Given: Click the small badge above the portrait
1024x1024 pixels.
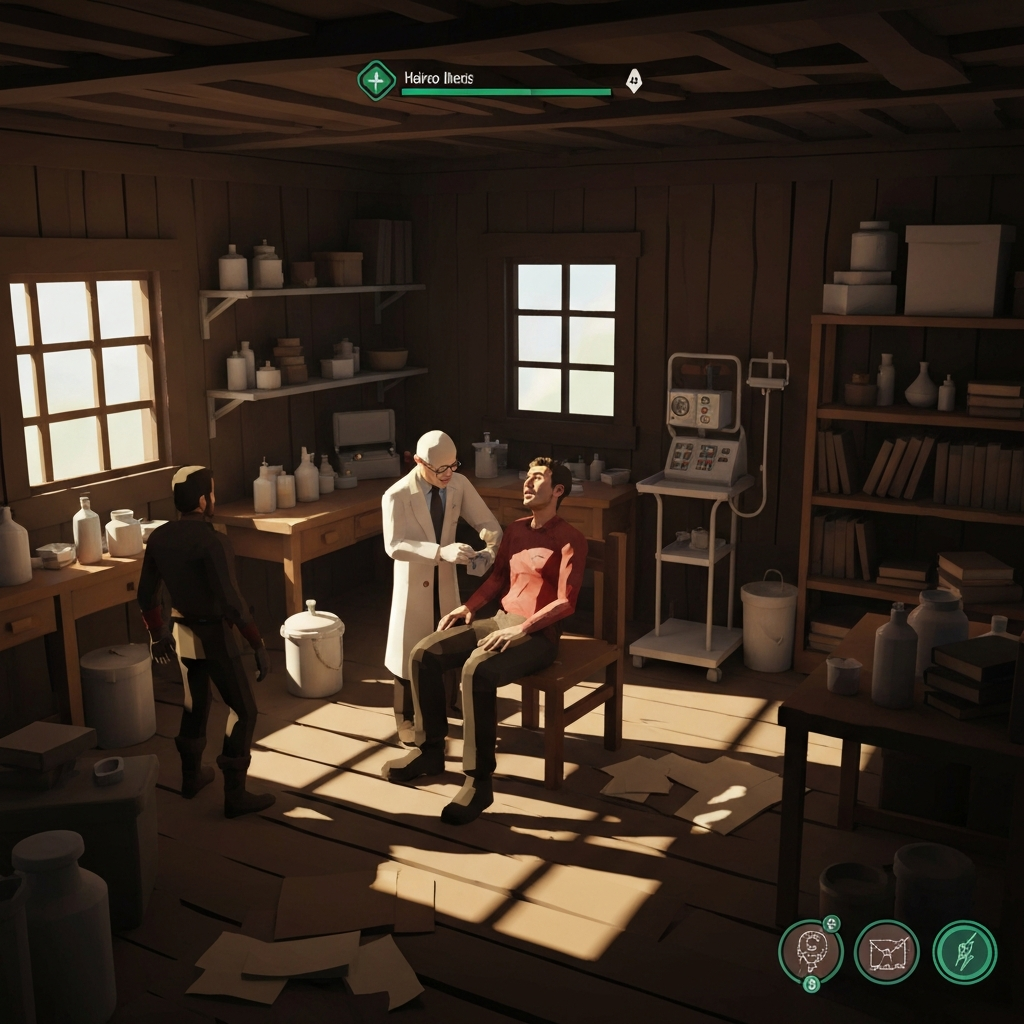Looking at the screenshot, I should [x=831, y=923].
